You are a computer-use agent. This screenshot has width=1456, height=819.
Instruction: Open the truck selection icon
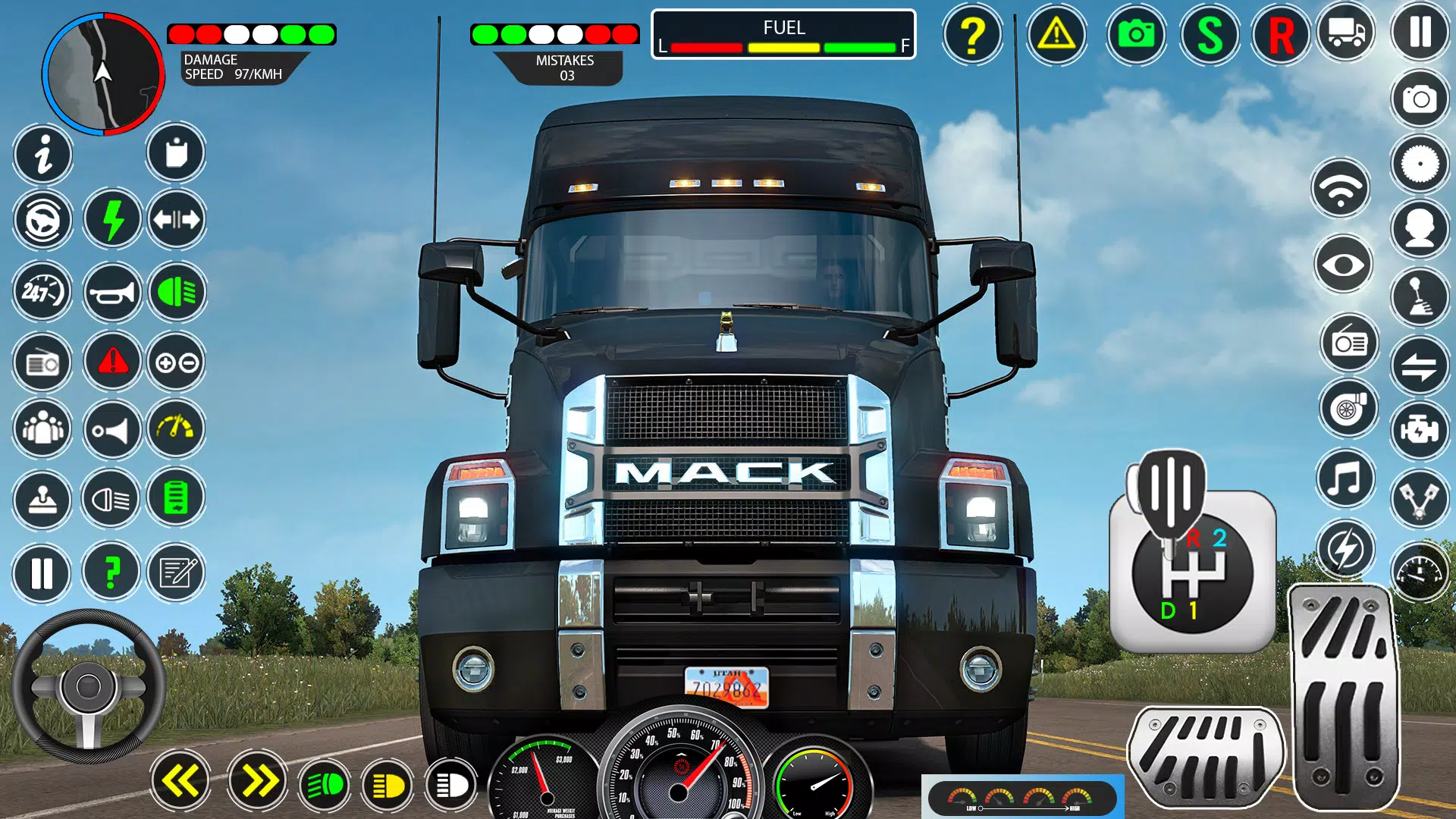point(1346,33)
